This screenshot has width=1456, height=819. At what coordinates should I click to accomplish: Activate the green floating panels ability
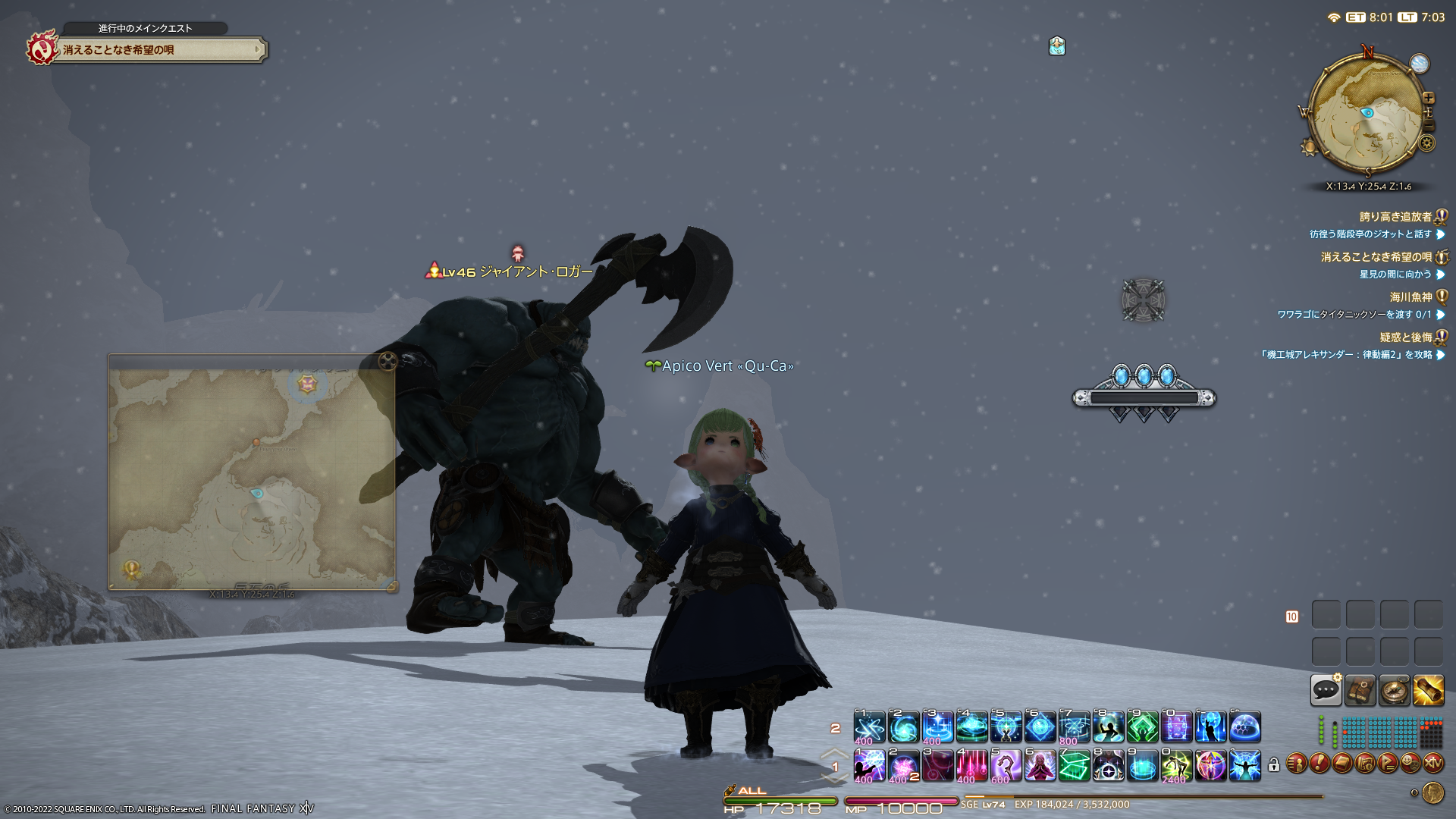(1074, 766)
